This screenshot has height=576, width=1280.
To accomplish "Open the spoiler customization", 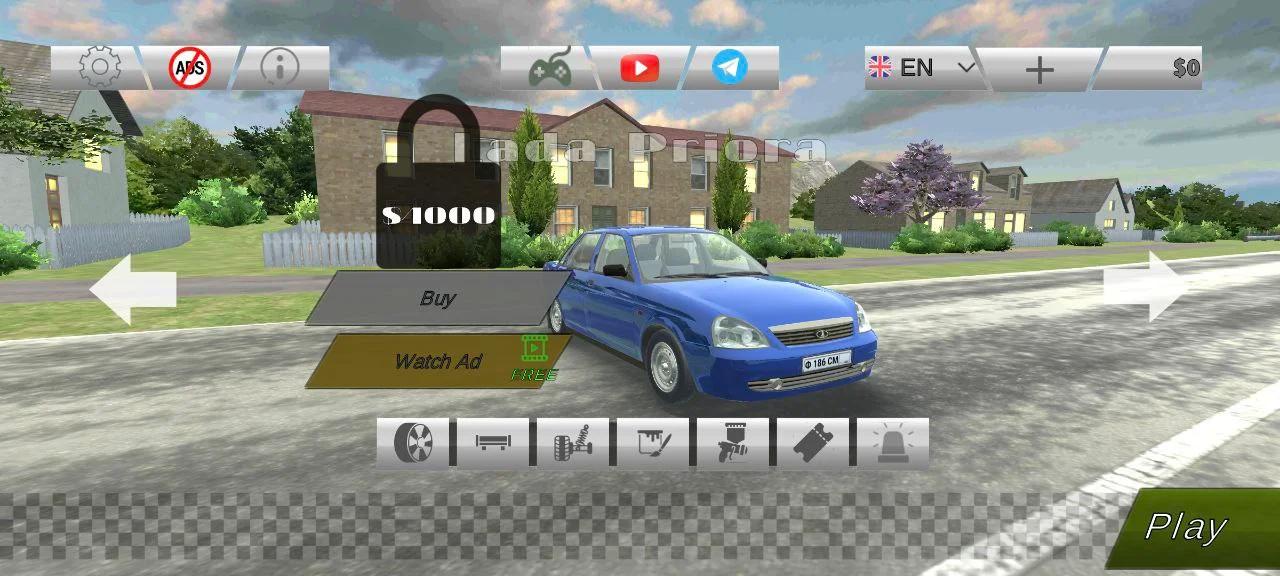I will (x=493, y=443).
